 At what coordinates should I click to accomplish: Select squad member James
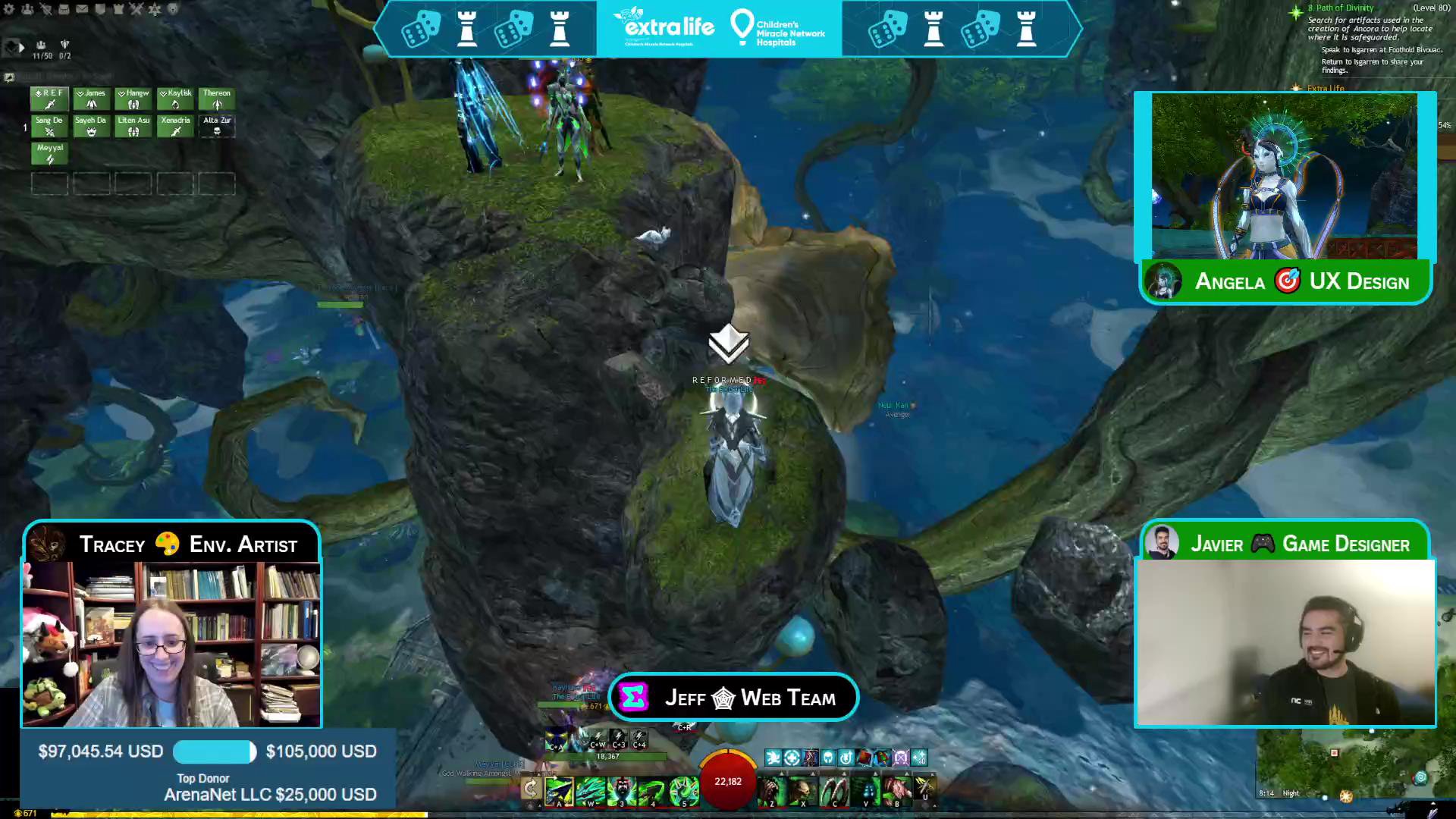click(x=91, y=99)
